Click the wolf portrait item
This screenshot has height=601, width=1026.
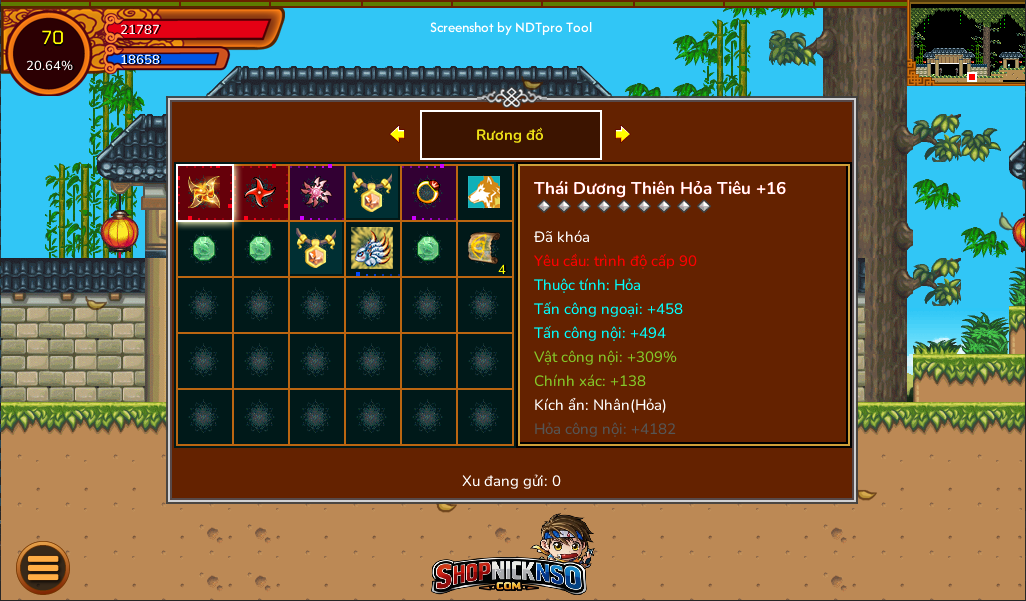pyautogui.click(x=485, y=193)
